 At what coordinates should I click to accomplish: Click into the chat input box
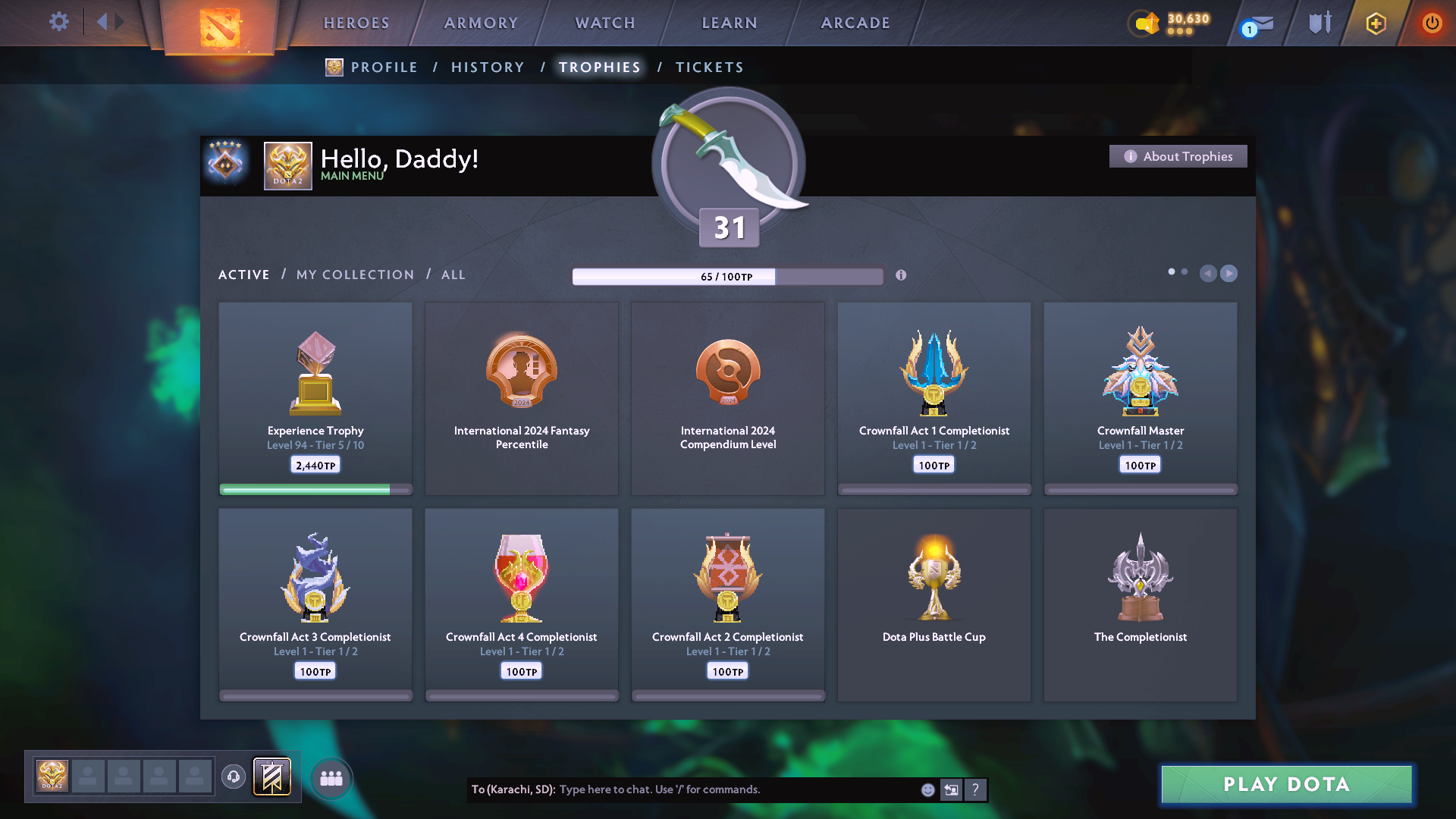736,789
